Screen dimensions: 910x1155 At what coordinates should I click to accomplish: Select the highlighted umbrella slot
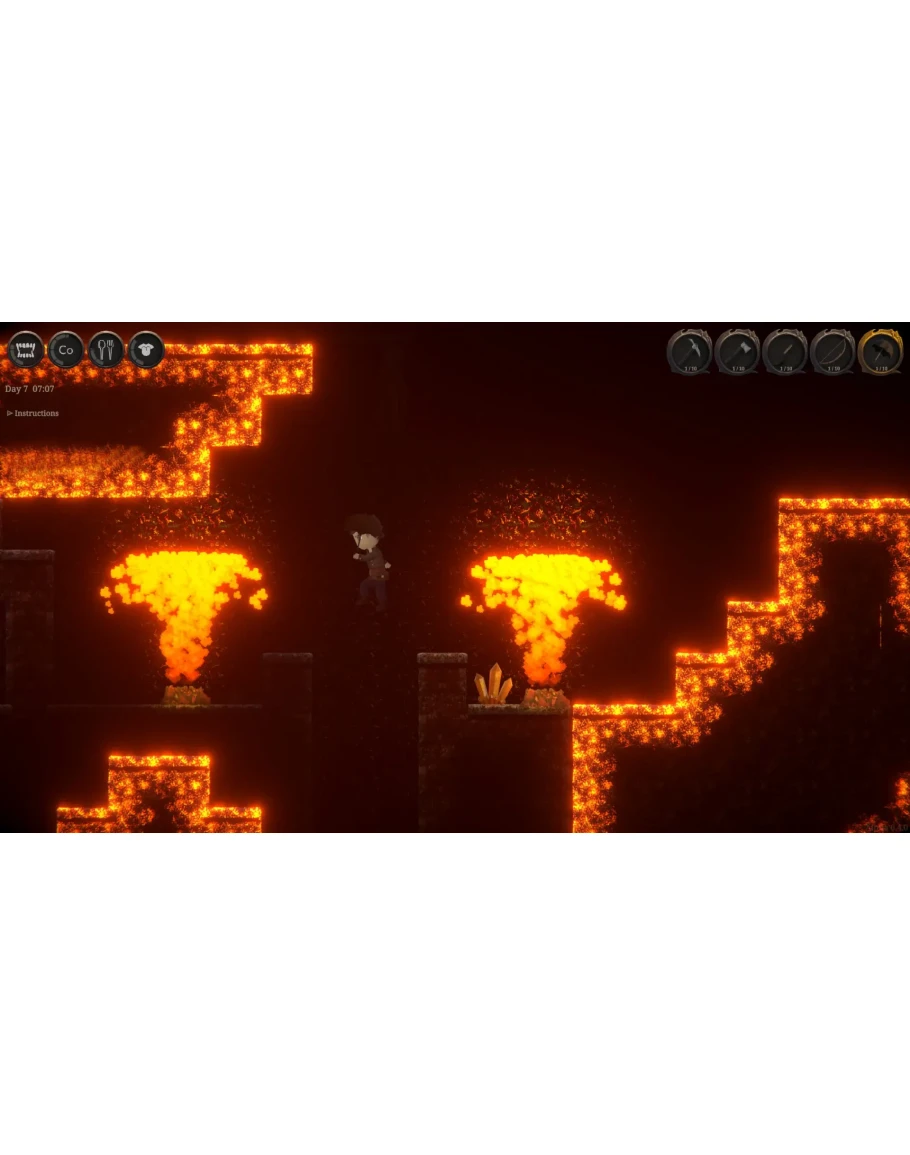pyautogui.click(x=881, y=351)
